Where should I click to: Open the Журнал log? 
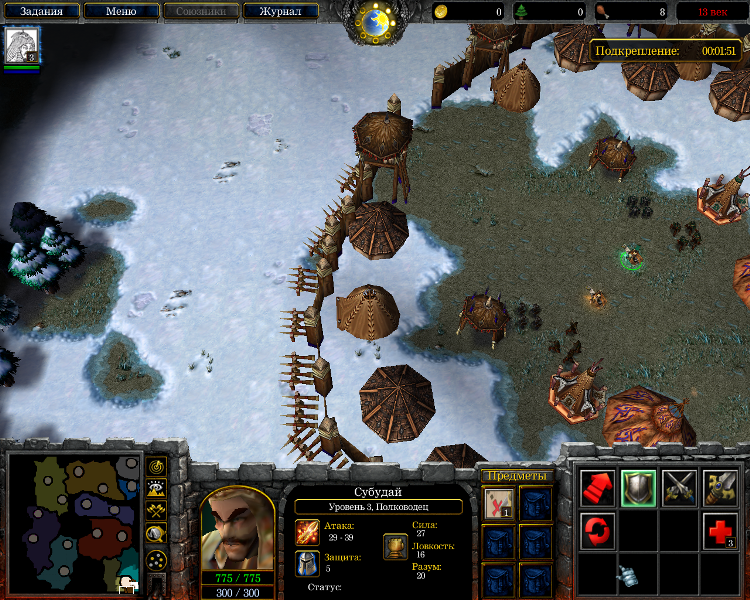[x=280, y=12]
